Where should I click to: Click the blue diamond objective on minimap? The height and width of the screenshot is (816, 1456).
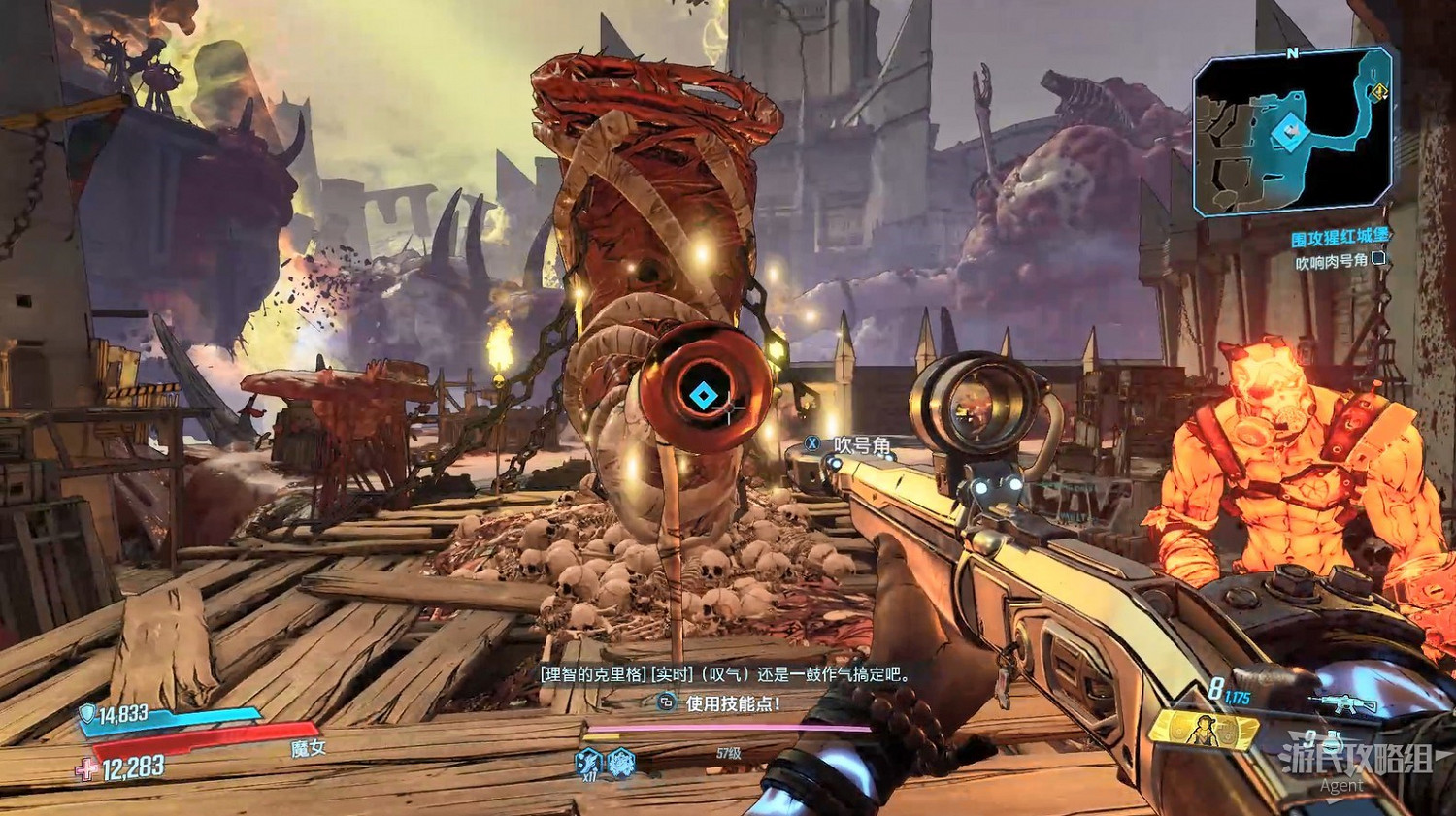tap(1288, 131)
